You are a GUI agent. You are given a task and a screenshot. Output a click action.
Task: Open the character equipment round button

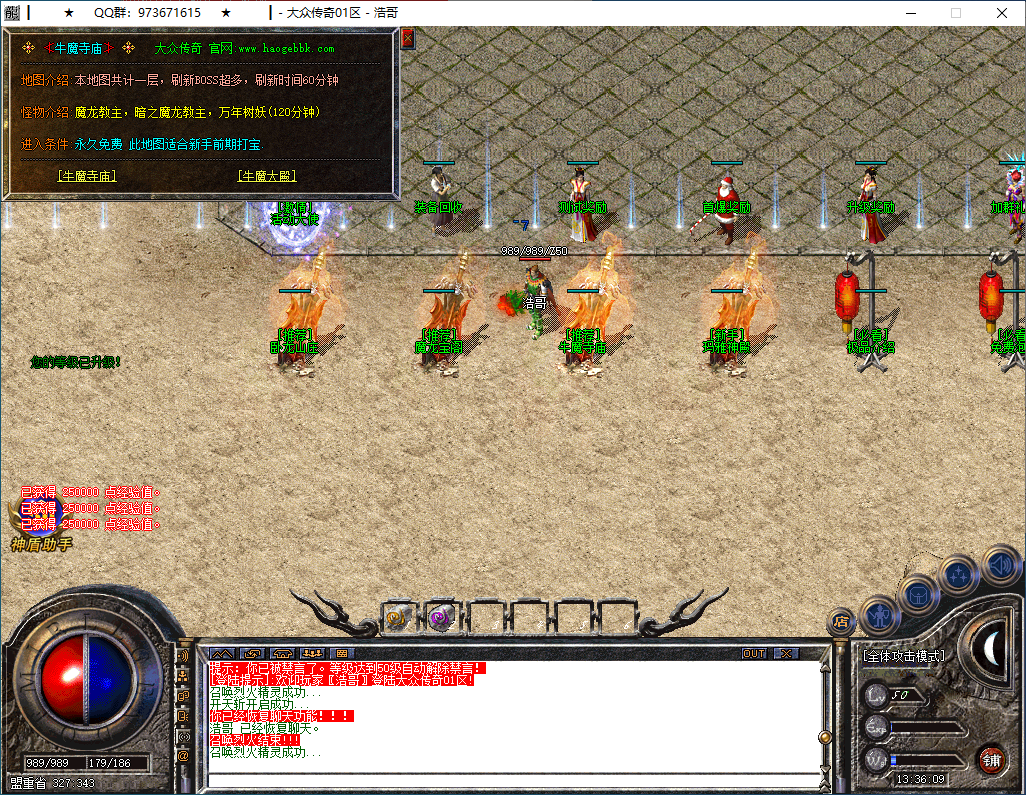(x=879, y=614)
